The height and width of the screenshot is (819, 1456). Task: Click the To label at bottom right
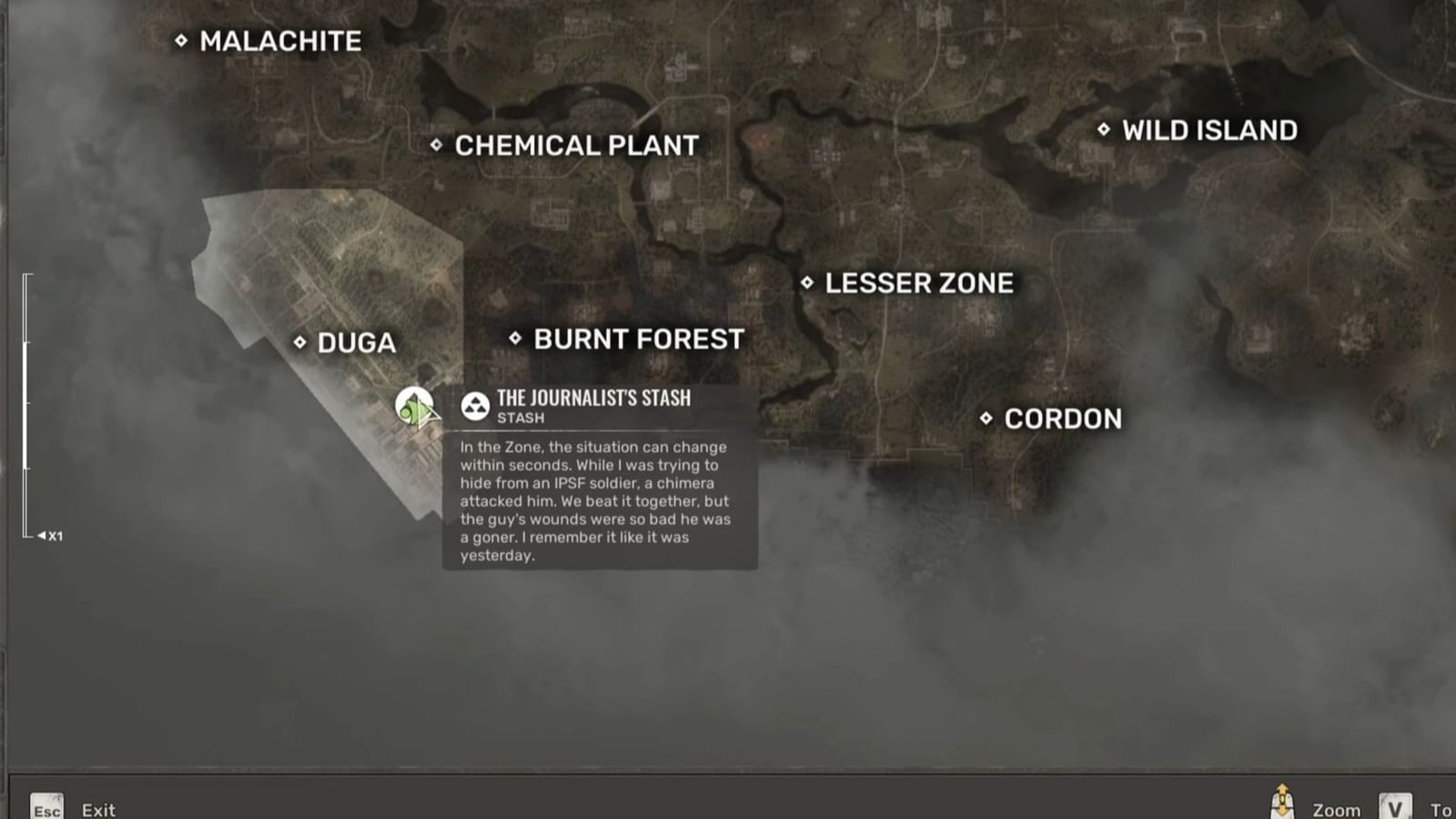pos(1441,810)
